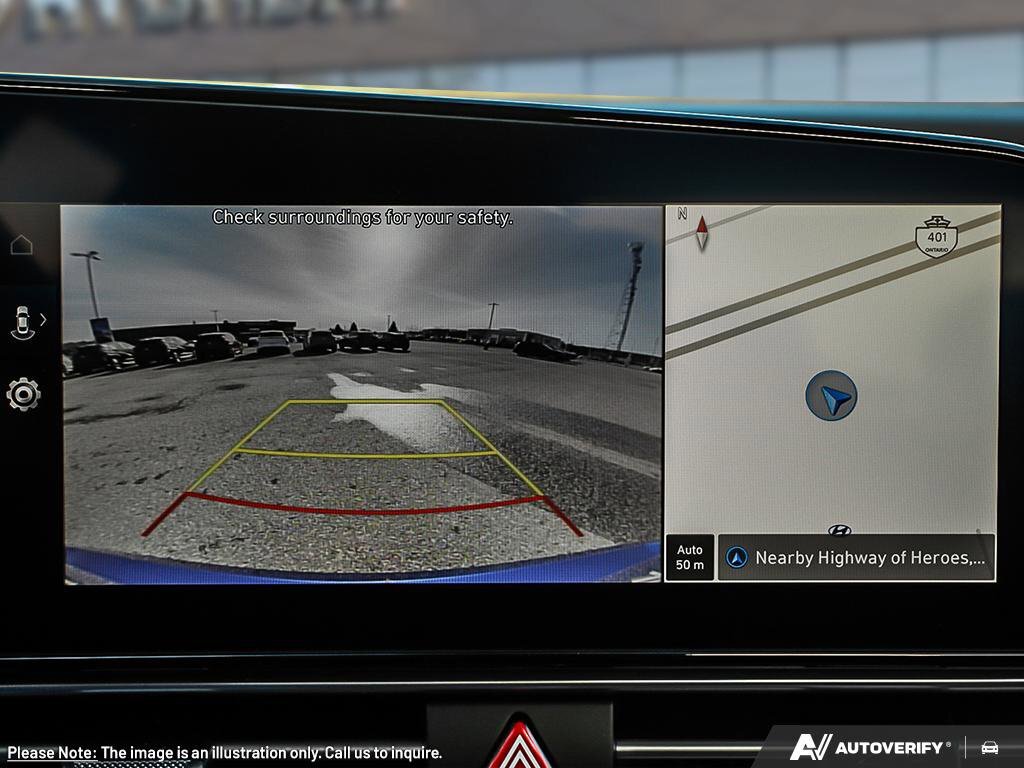Select the Nearby Highway of Heroes bar

857,558
